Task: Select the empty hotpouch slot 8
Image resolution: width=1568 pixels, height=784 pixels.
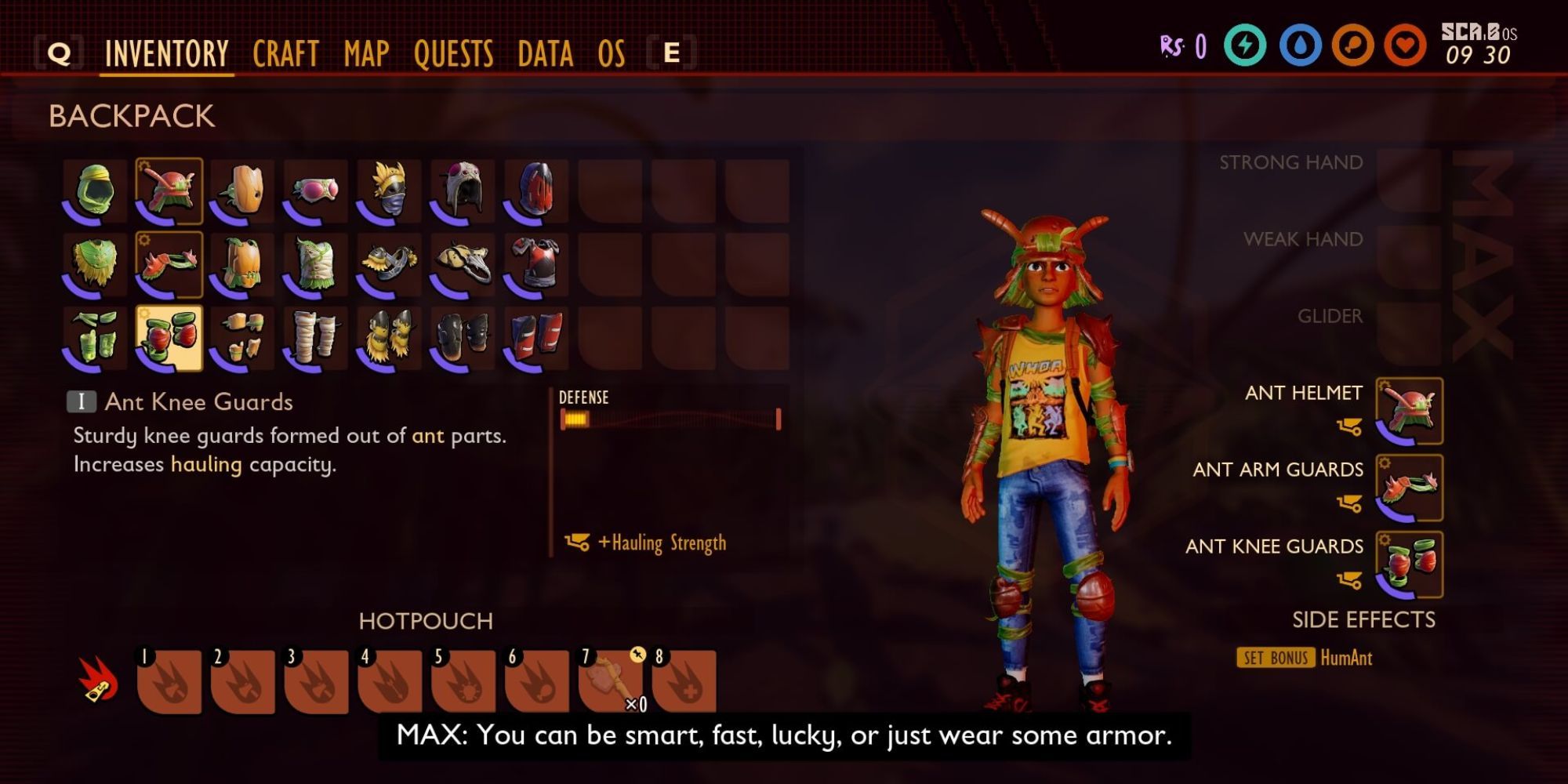Action: 687,683
